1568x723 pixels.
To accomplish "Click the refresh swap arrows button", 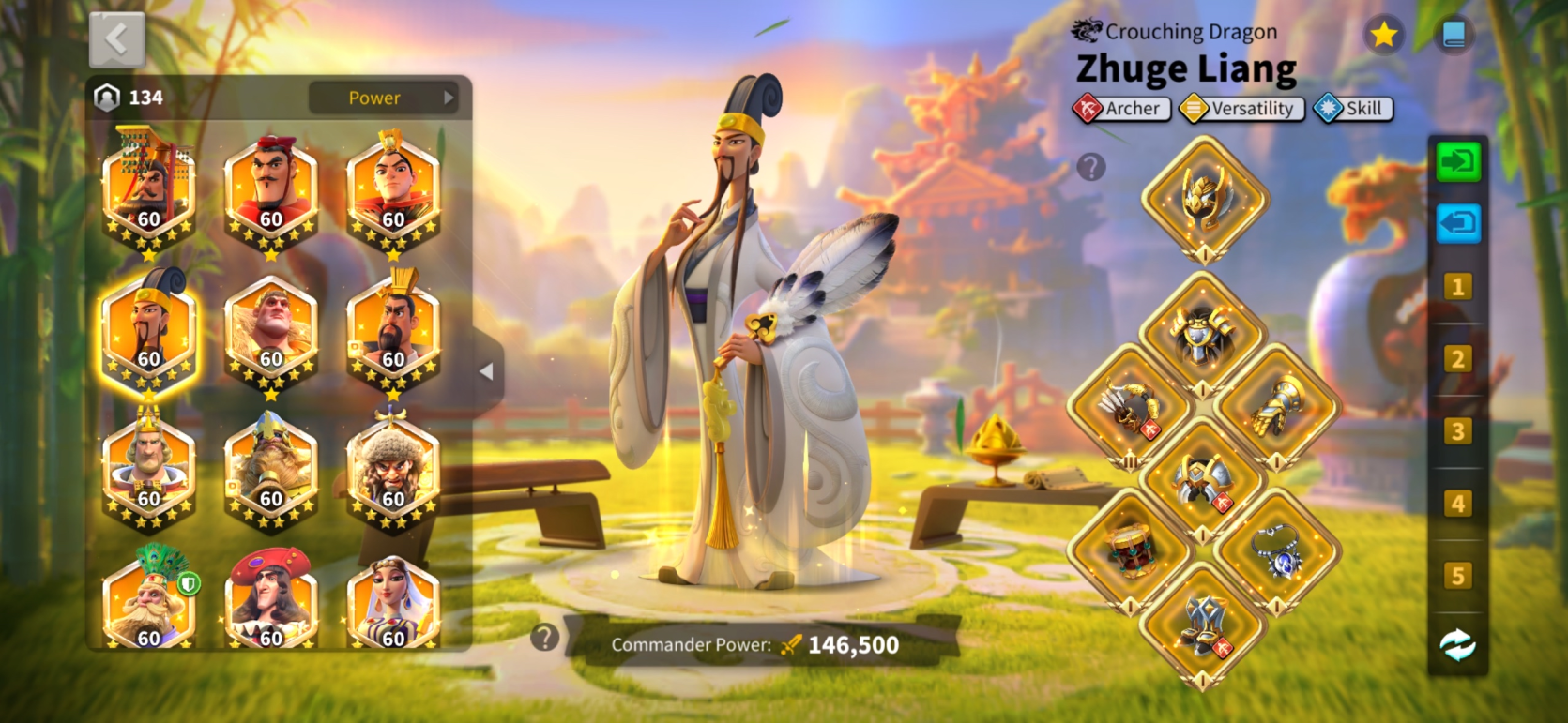I will [x=1457, y=645].
